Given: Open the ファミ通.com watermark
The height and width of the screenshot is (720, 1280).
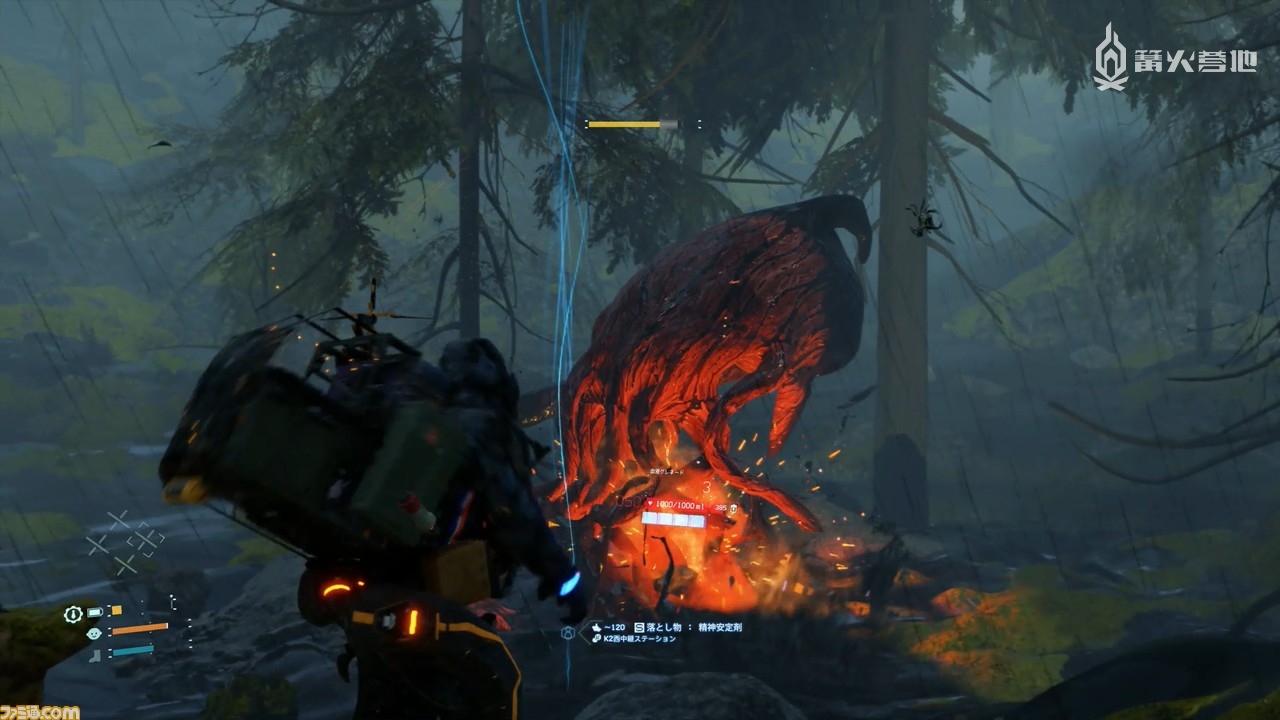Looking at the screenshot, I should point(40,711).
